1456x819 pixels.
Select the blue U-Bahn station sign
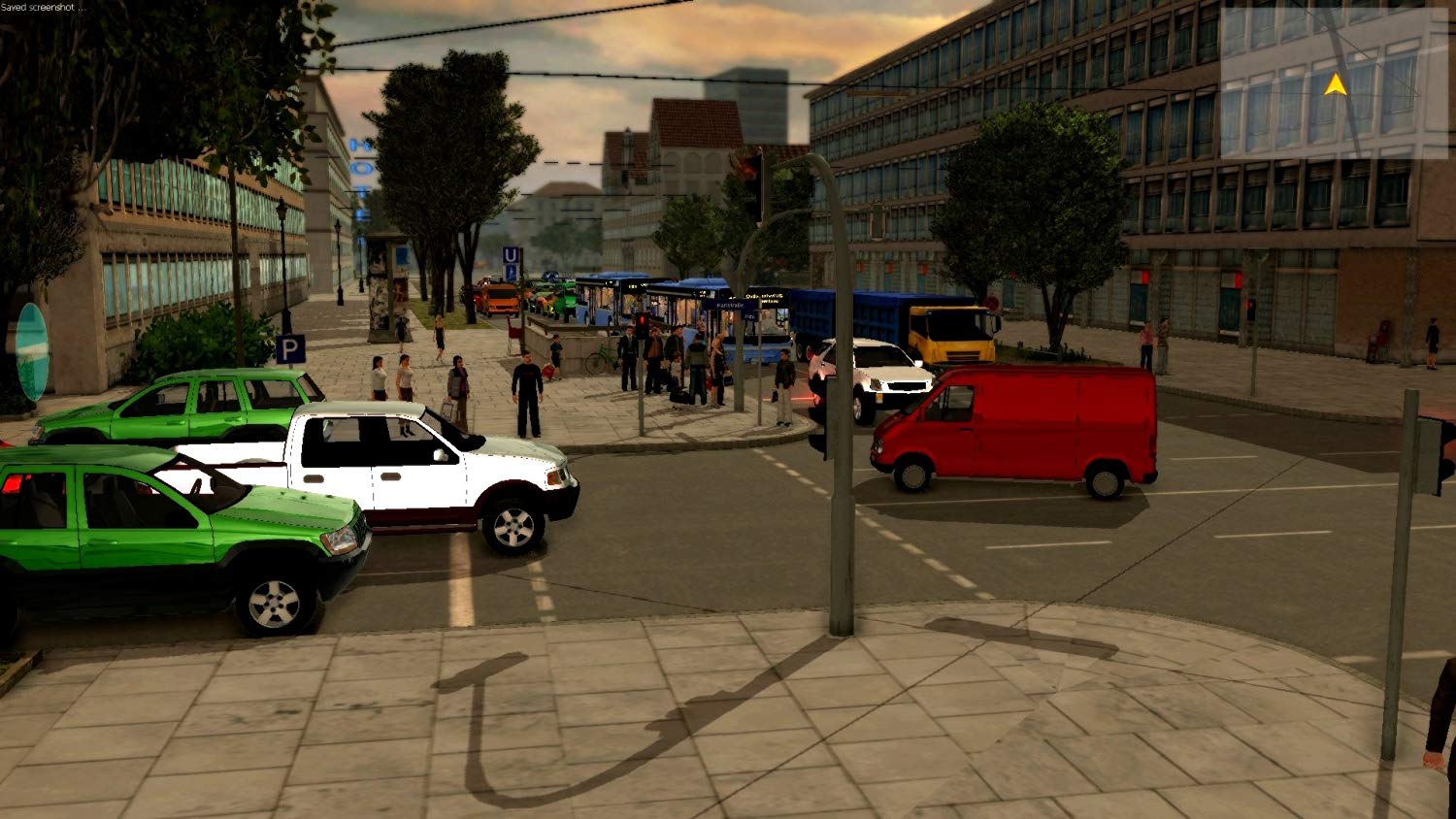[513, 256]
